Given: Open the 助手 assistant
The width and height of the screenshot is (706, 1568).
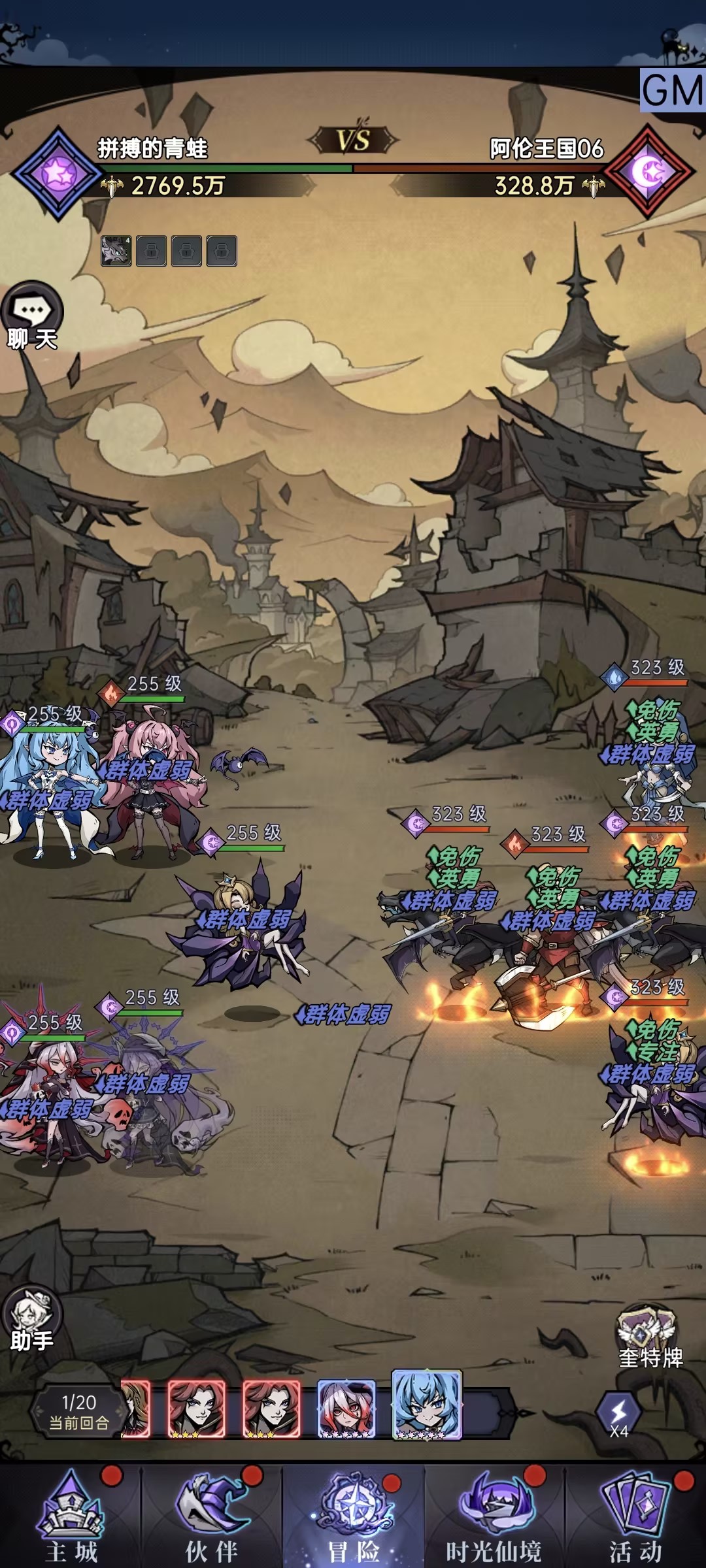Looking at the screenshot, I should [x=31, y=1318].
